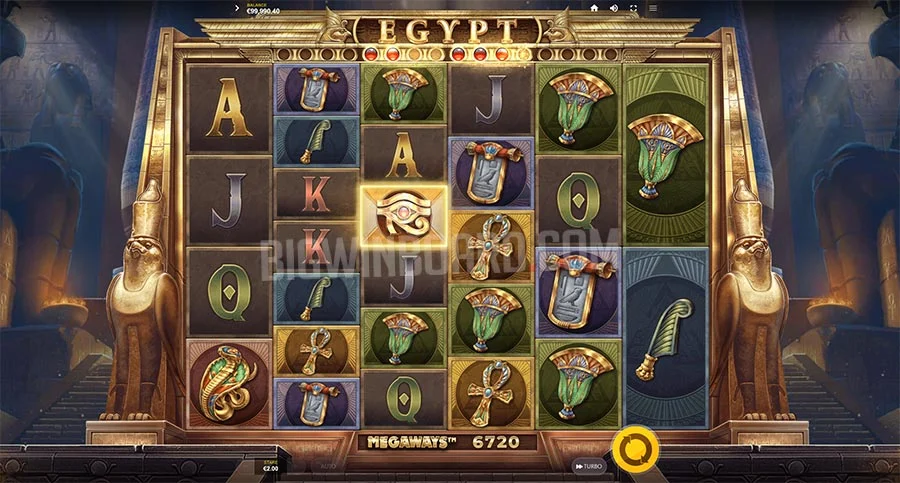Go to the home lobby icon

594,8
